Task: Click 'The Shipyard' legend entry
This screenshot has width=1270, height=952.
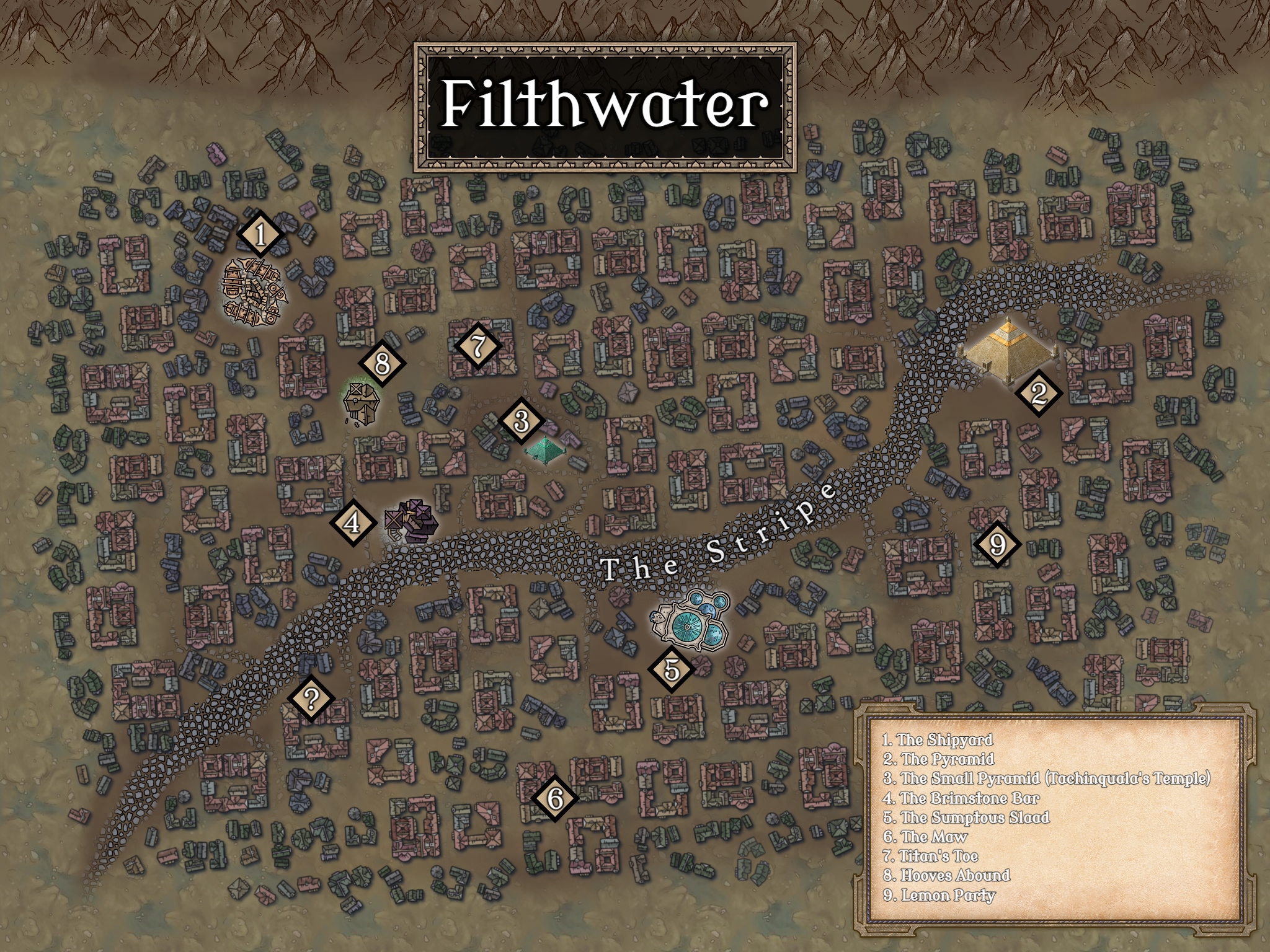Action: (938, 740)
